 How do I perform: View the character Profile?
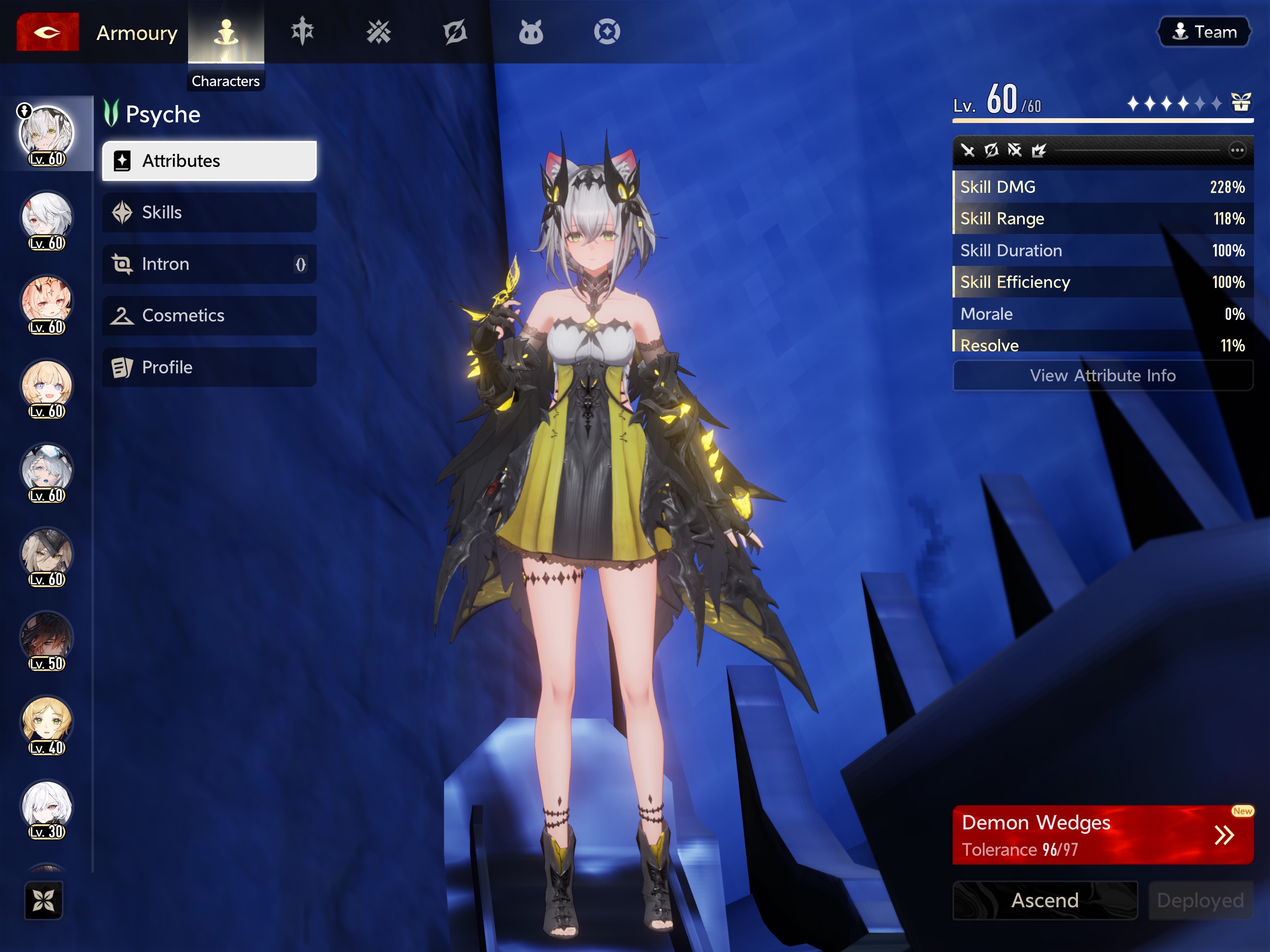pos(209,367)
